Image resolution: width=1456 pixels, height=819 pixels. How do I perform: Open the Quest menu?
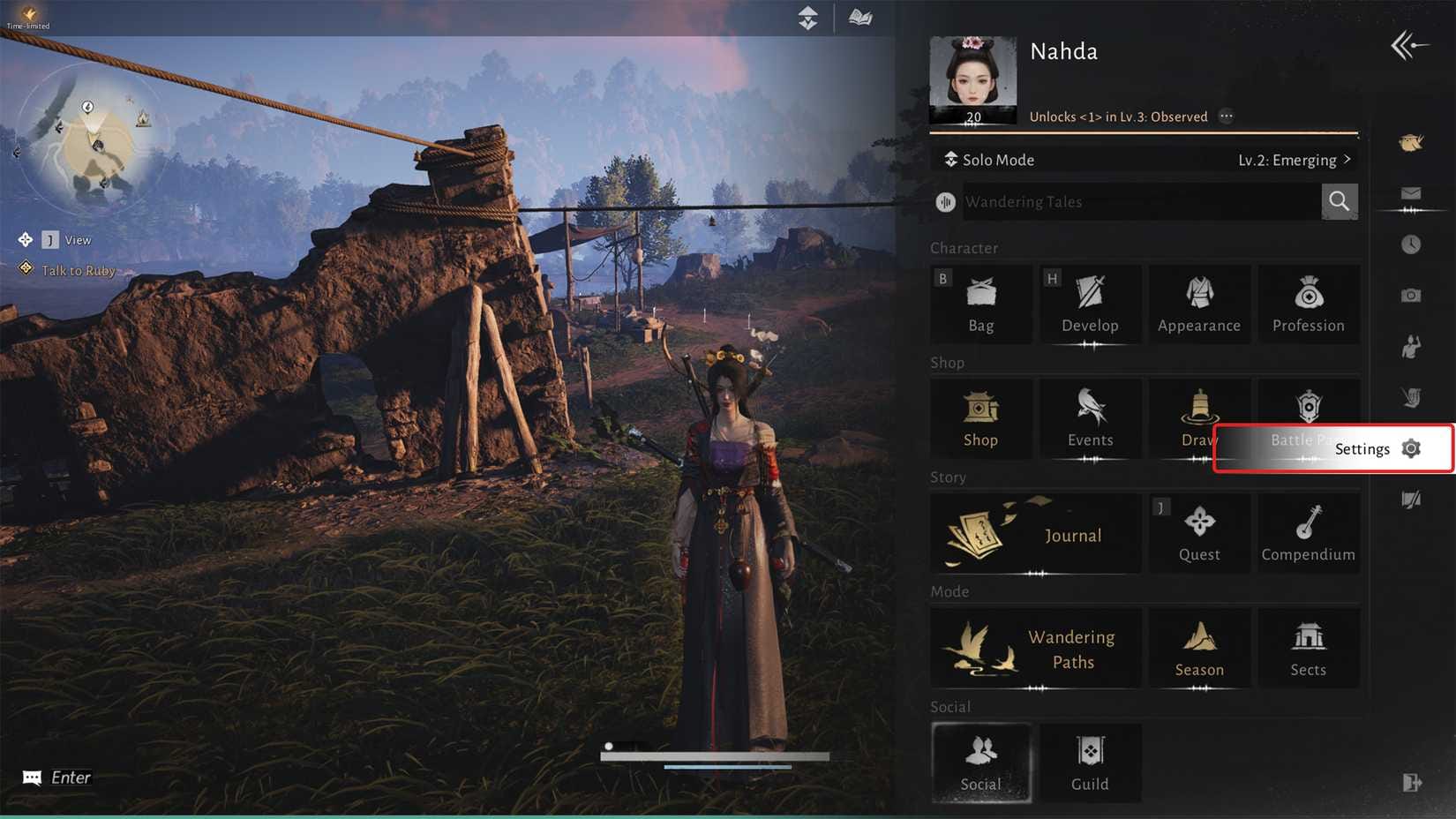1199,534
